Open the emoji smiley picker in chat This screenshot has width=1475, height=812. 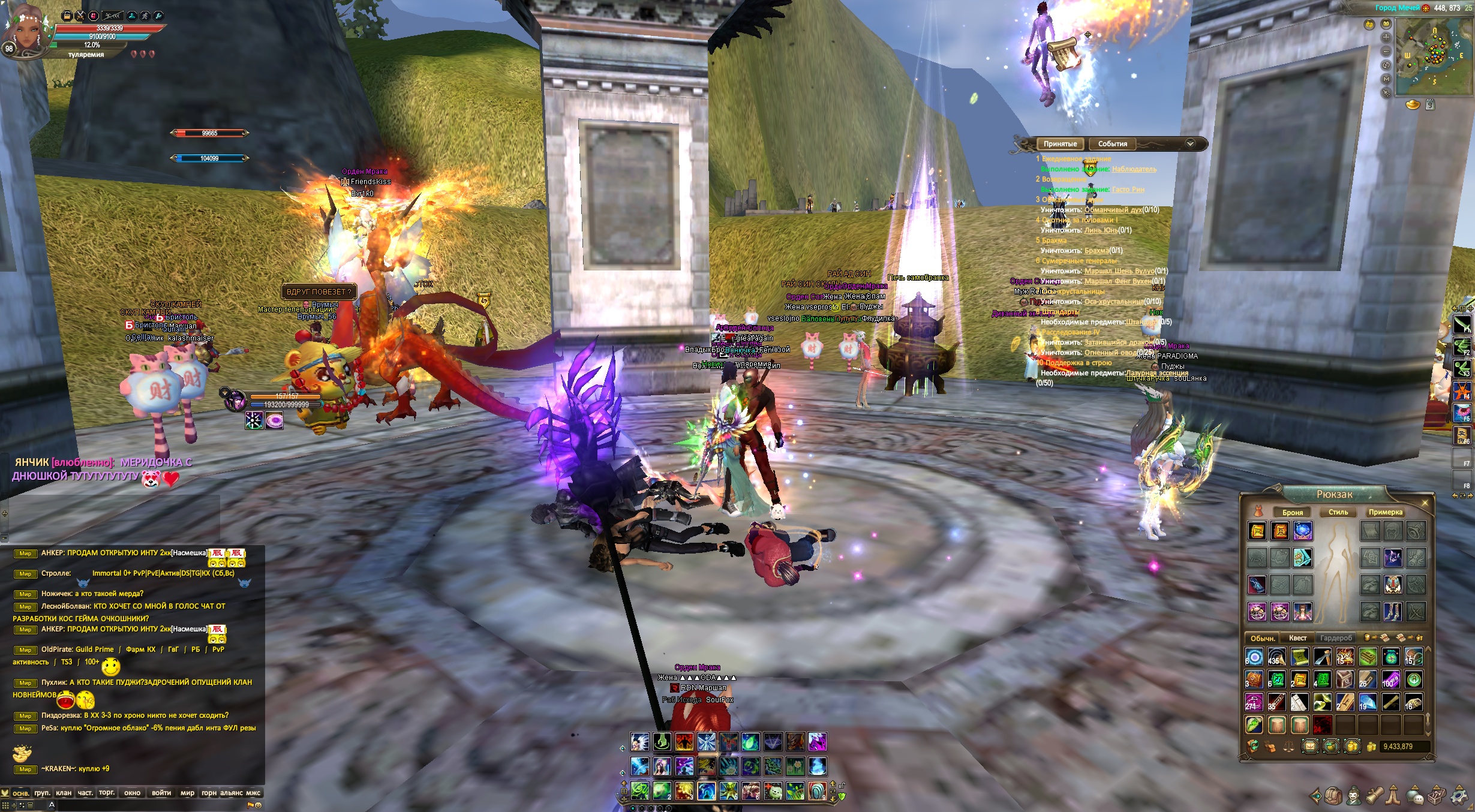click(x=259, y=805)
